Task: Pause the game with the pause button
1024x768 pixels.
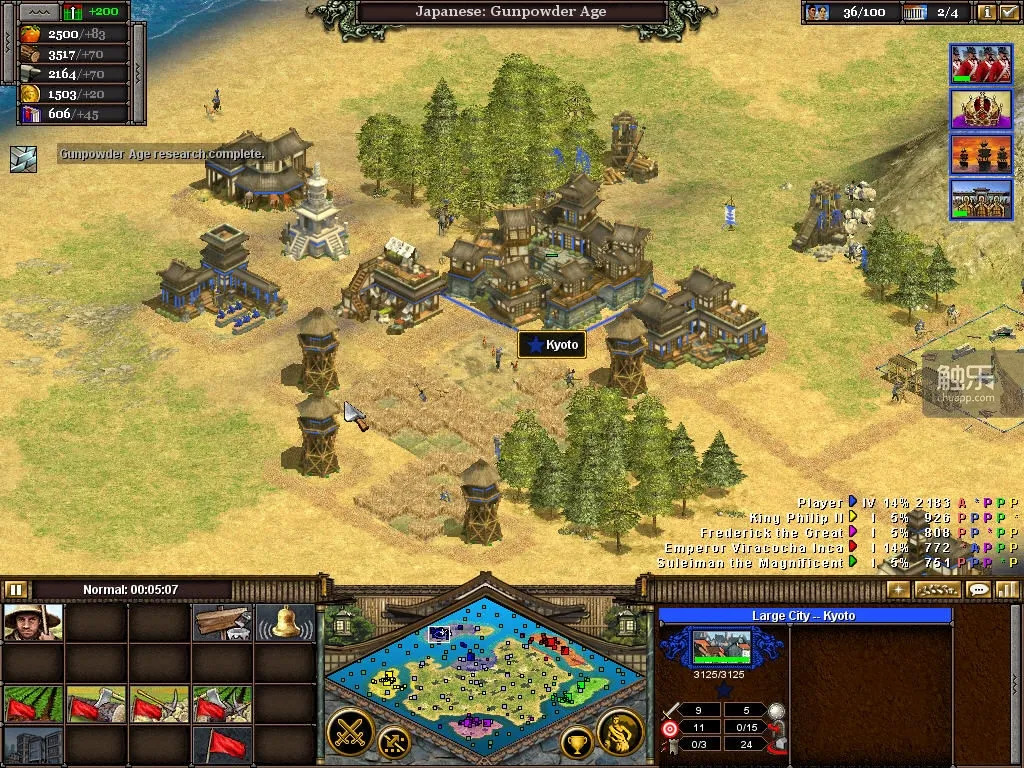Action: [15, 589]
